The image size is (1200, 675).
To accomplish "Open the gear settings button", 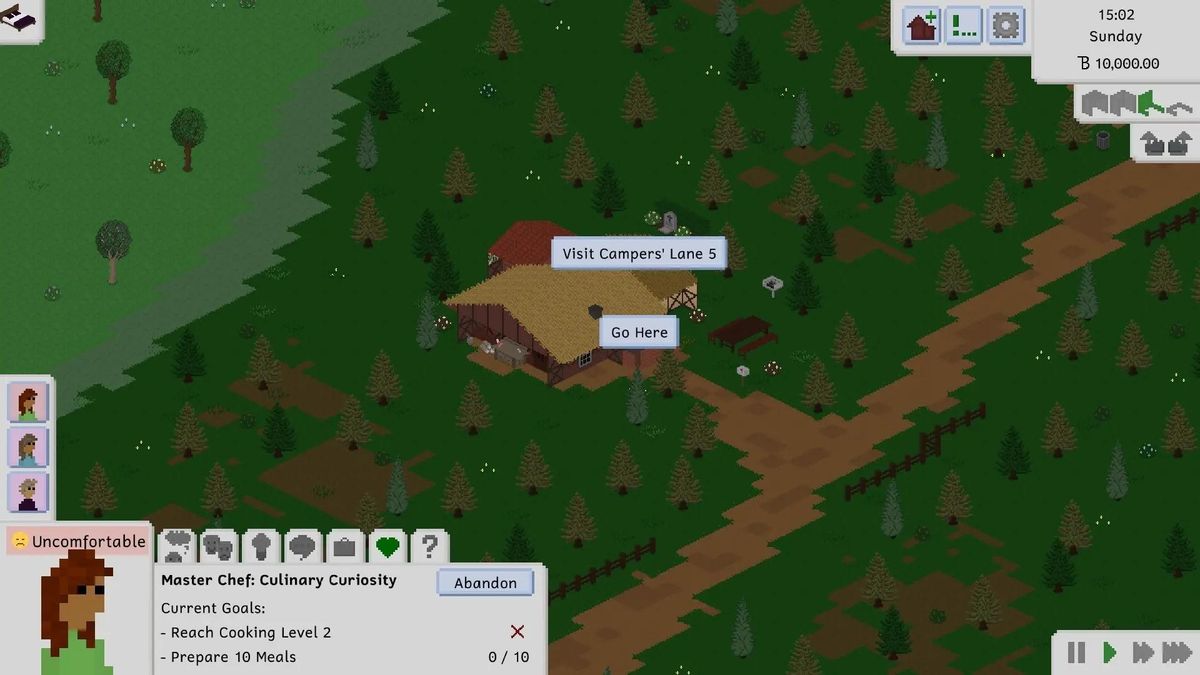I will tap(1006, 25).
